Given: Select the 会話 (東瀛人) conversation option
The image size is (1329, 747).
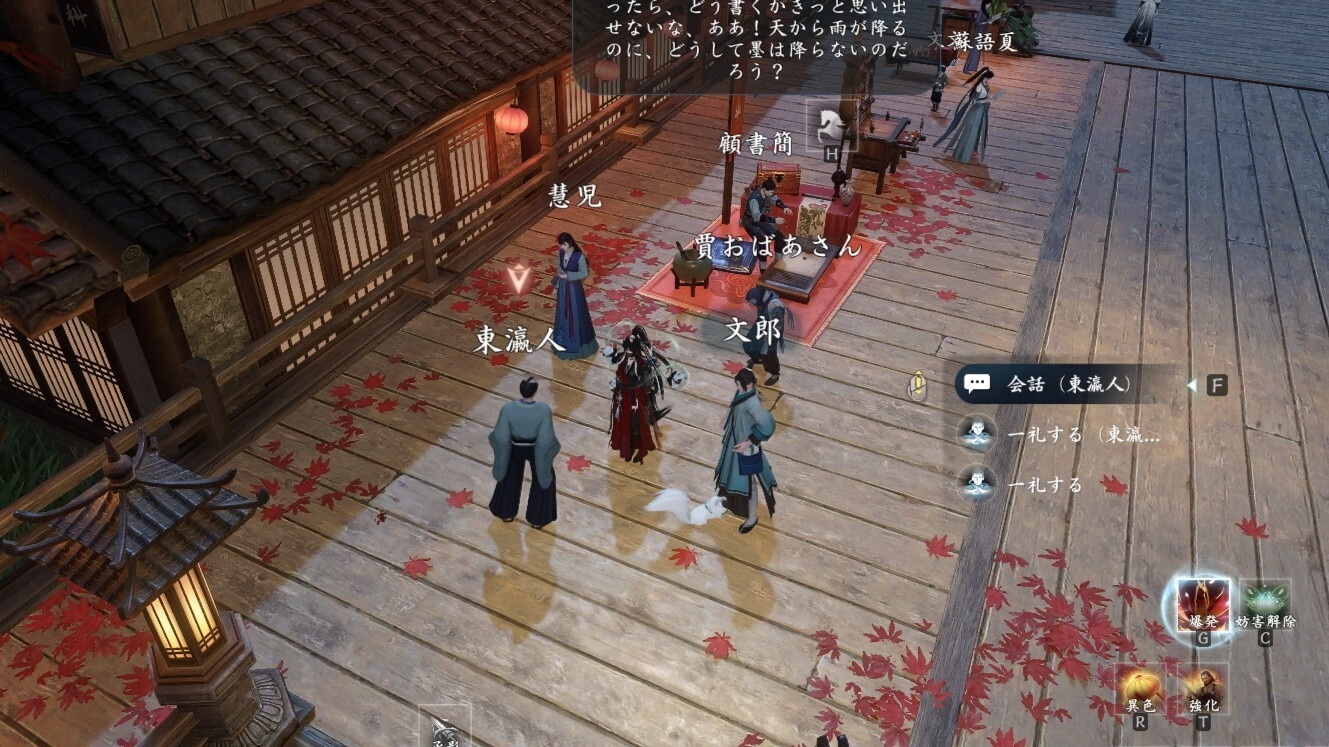Looking at the screenshot, I should (x=1066, y=384).
